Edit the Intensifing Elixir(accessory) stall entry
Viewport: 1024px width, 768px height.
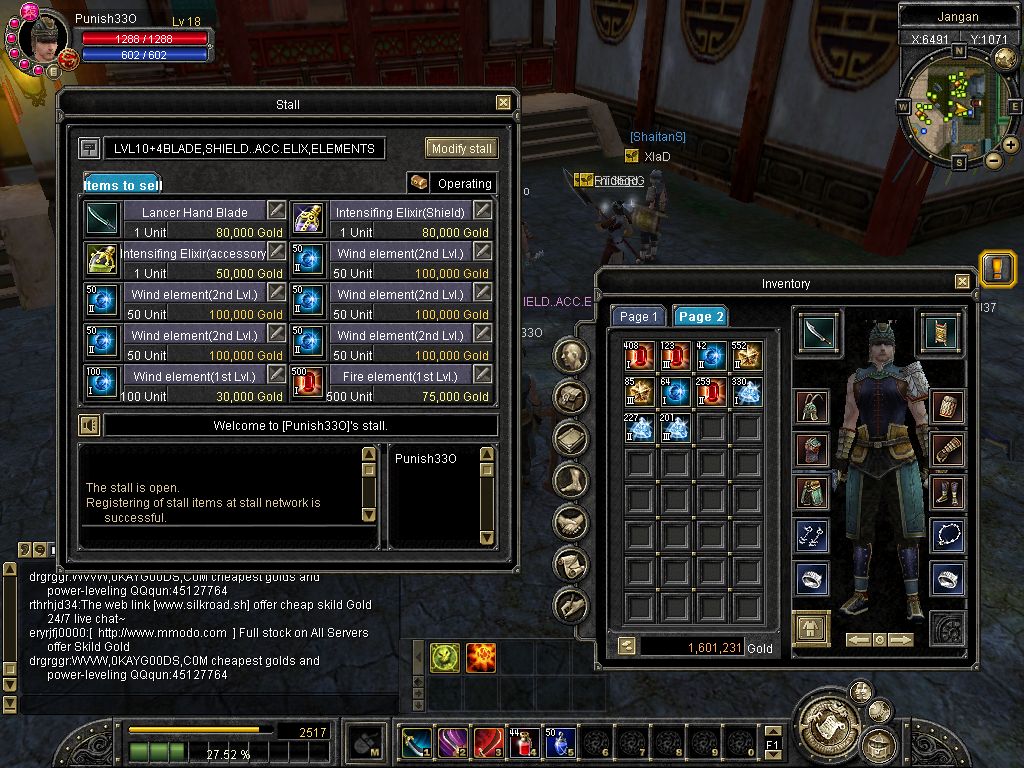click(x=277, y=251)
